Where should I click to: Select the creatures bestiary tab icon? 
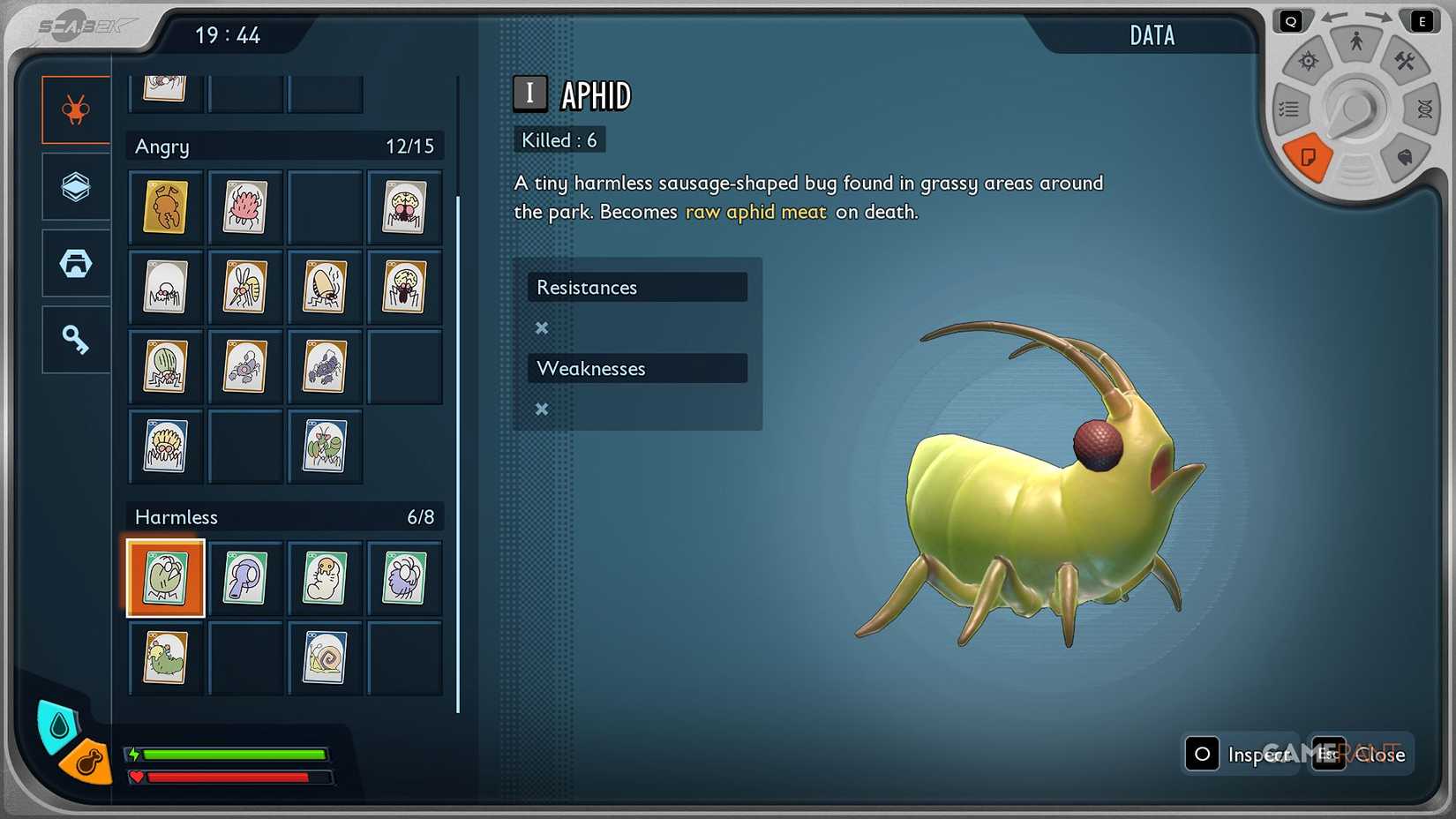[75, 110]
